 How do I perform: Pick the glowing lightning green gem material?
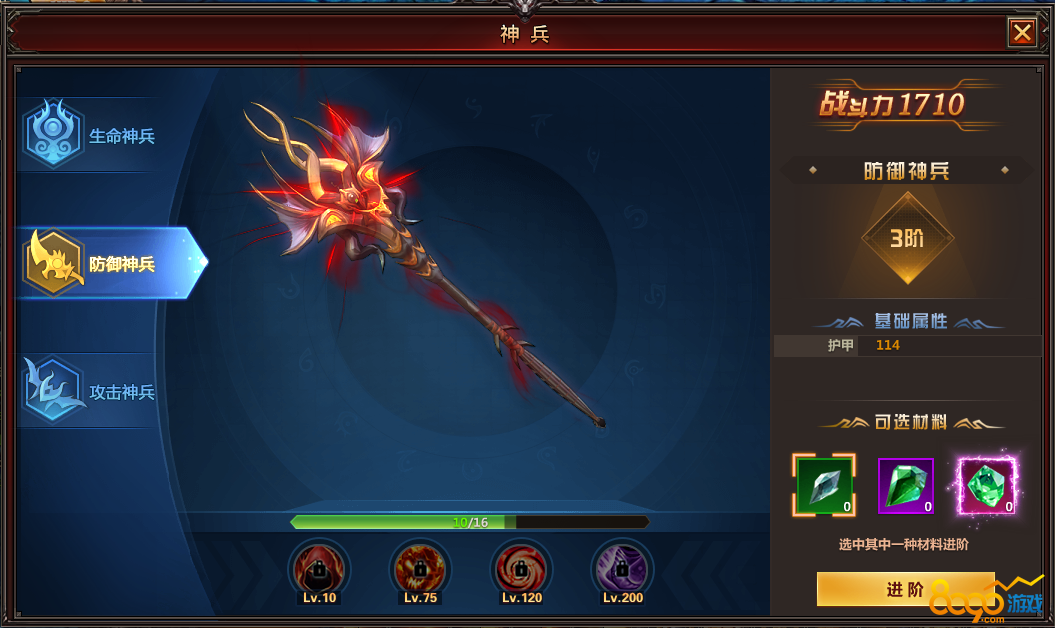coord(986,485)
